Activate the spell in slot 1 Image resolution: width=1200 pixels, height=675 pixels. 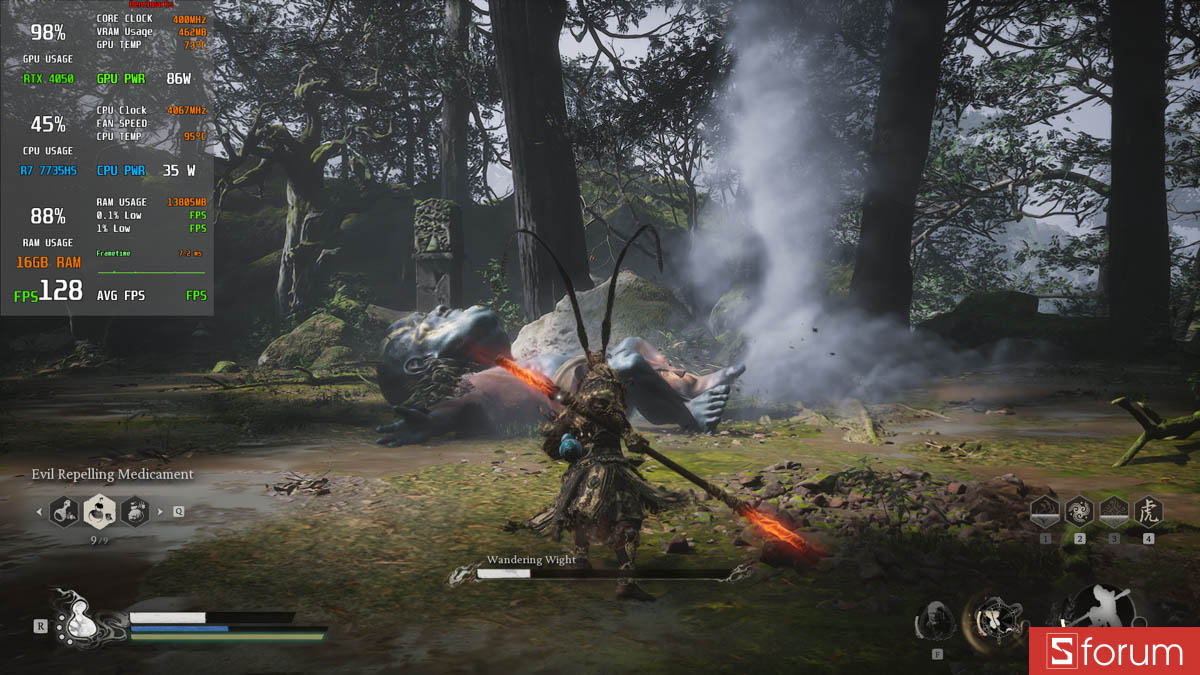click(1046, 512)
